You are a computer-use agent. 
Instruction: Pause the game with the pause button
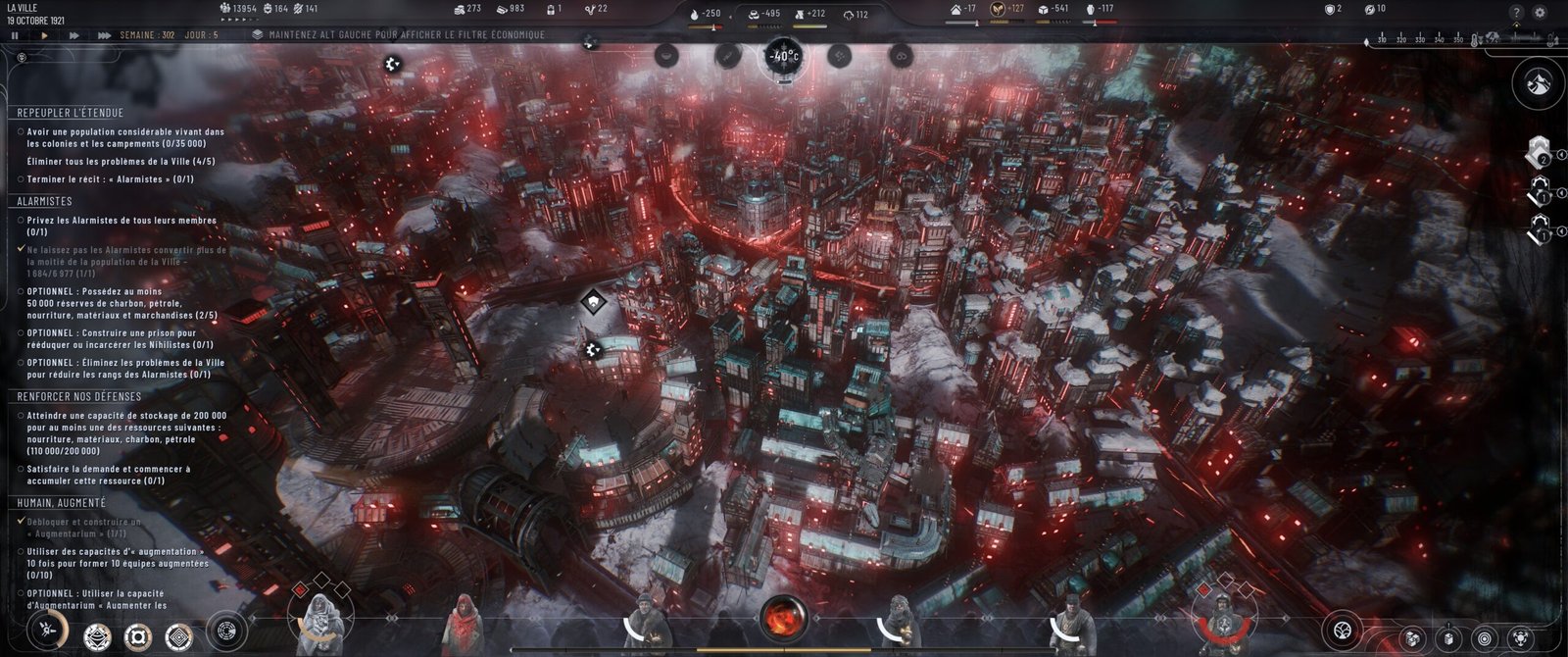[15, 35]
